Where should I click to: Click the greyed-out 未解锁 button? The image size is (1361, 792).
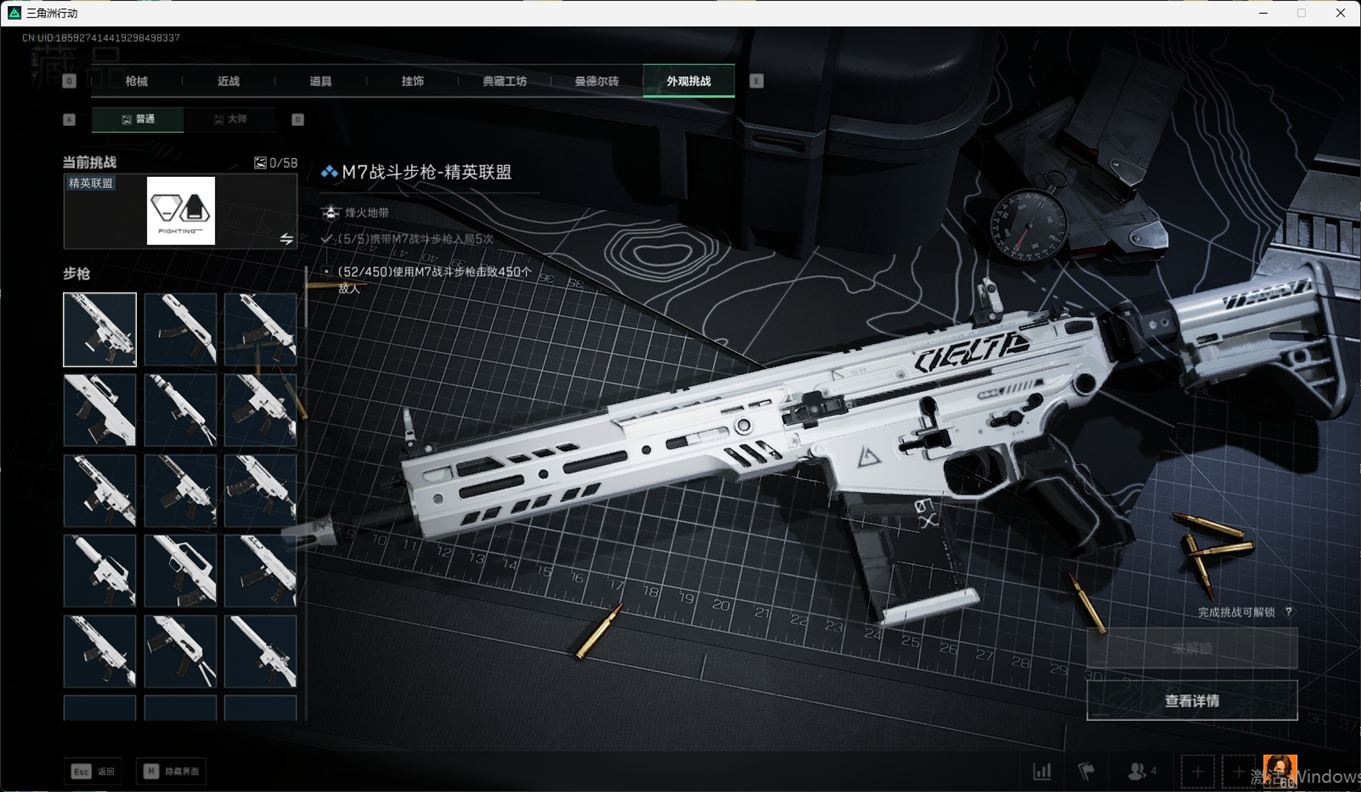pyautogui.click(x=1192, y=649)
